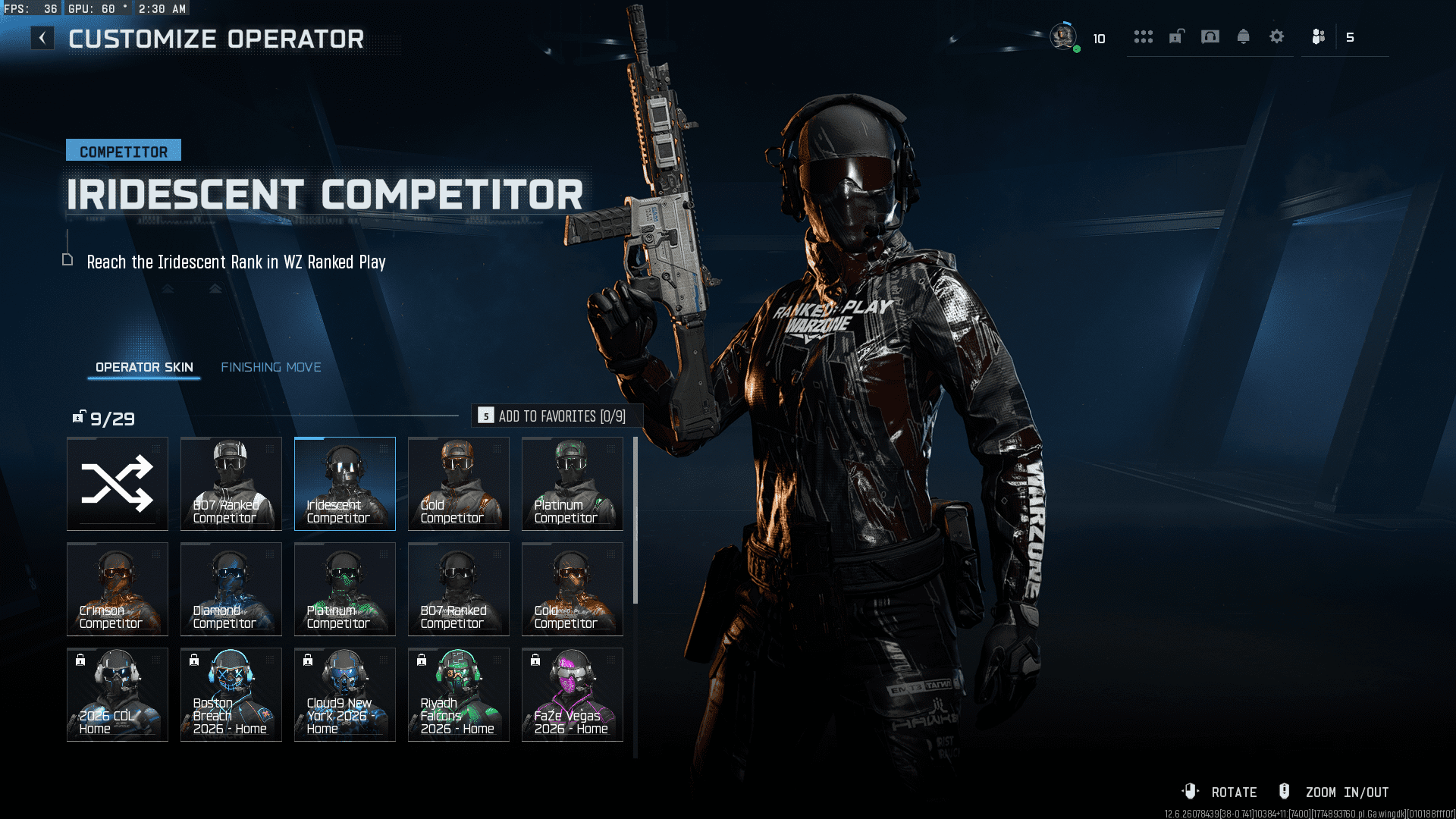The image size is (1456, 819).
Task: Select the Boston Breach 2026 Home skin
Action: 231,694
